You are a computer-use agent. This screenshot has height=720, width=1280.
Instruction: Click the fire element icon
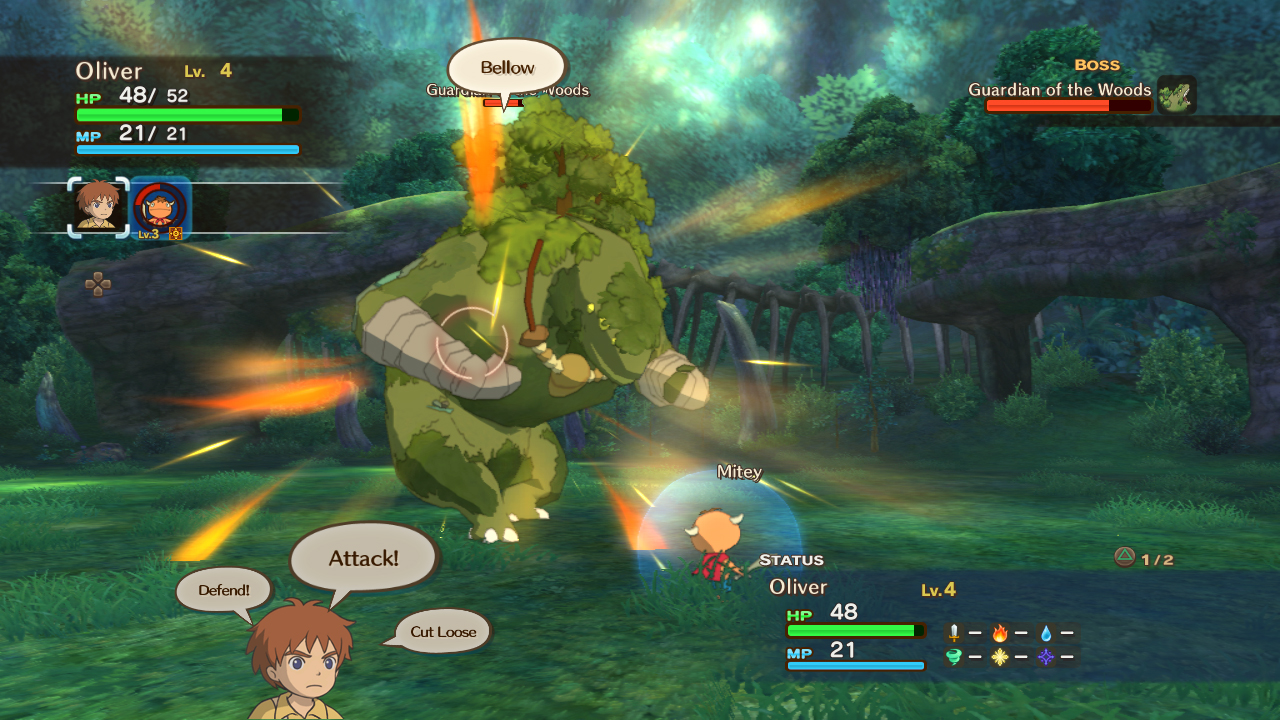[1000, 633]
